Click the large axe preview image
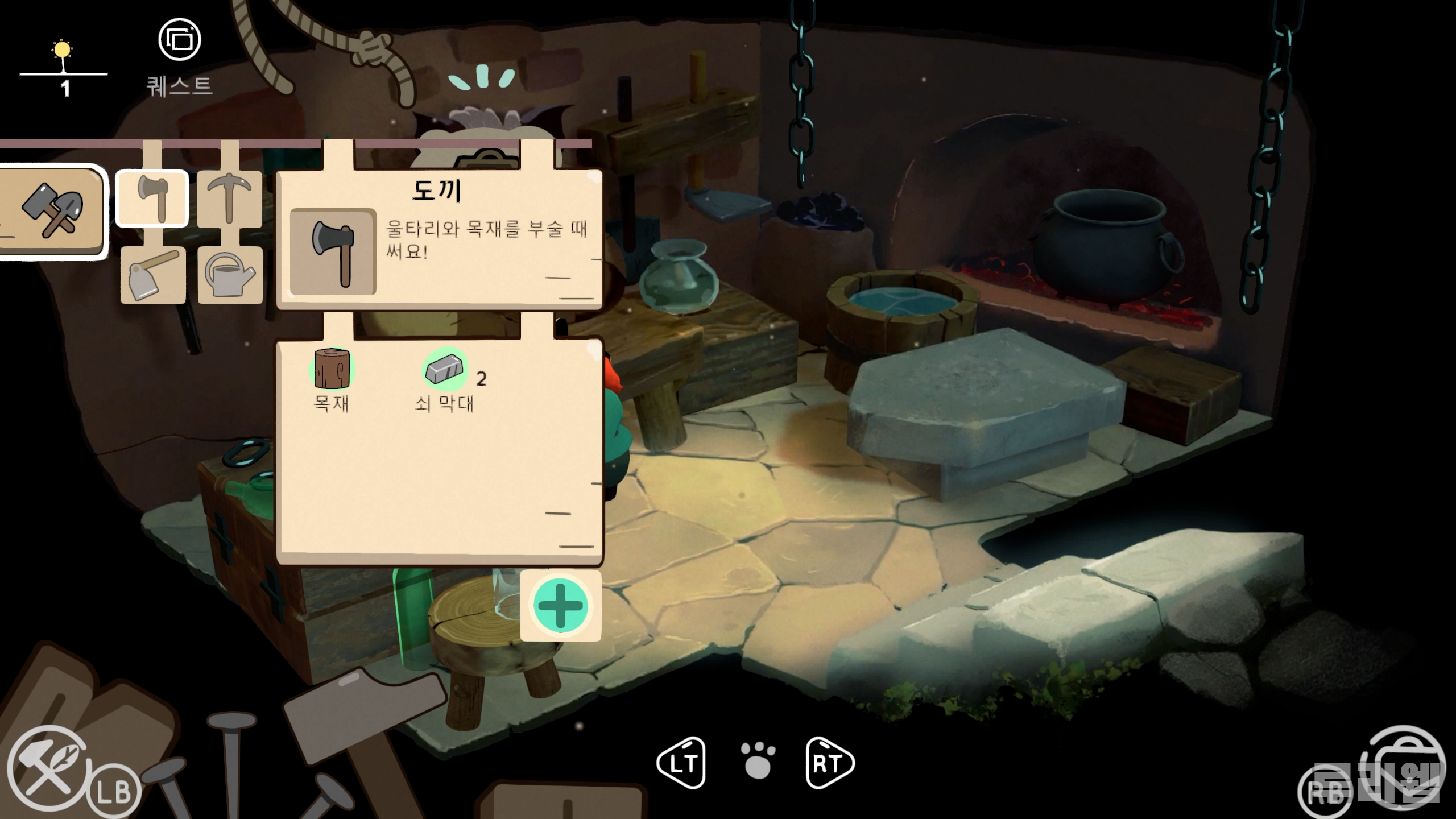The height and width of the screenshot is (819, 1456). coord(333,251)
